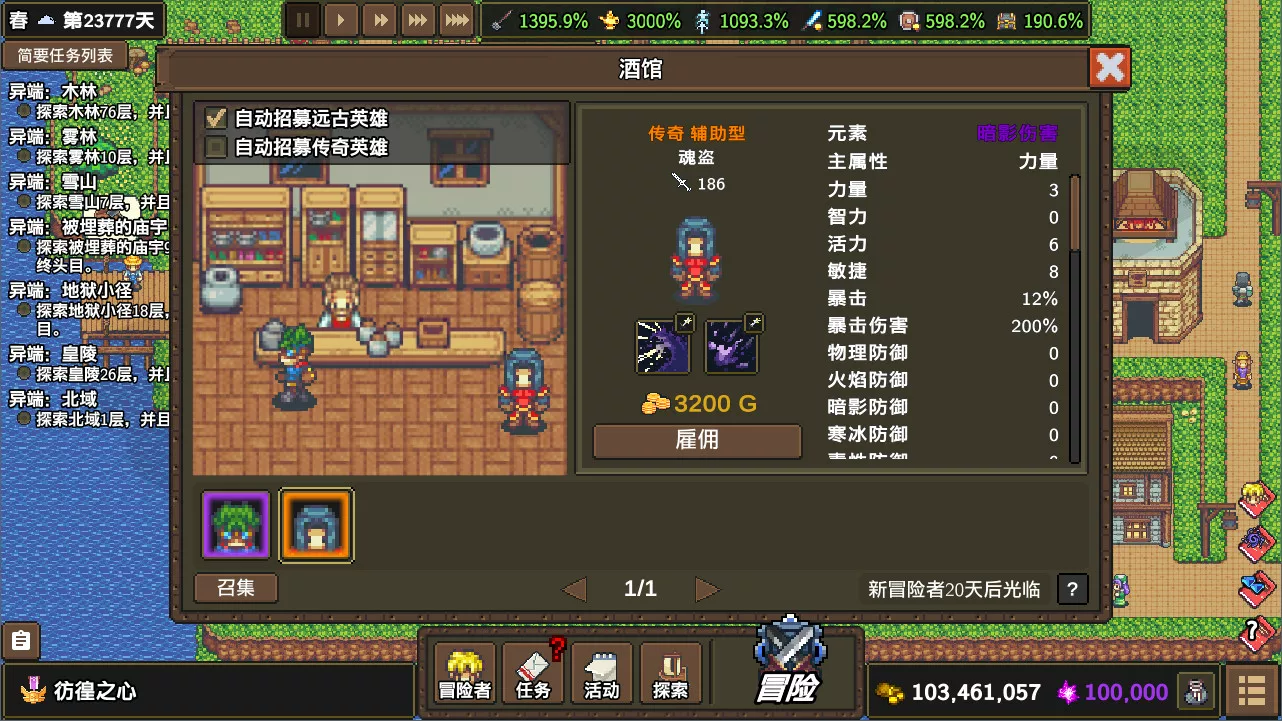This screenshot has height=721, width=1282.
Task: Click the red envelope icon on the map edge
Action: [1256, 500]
